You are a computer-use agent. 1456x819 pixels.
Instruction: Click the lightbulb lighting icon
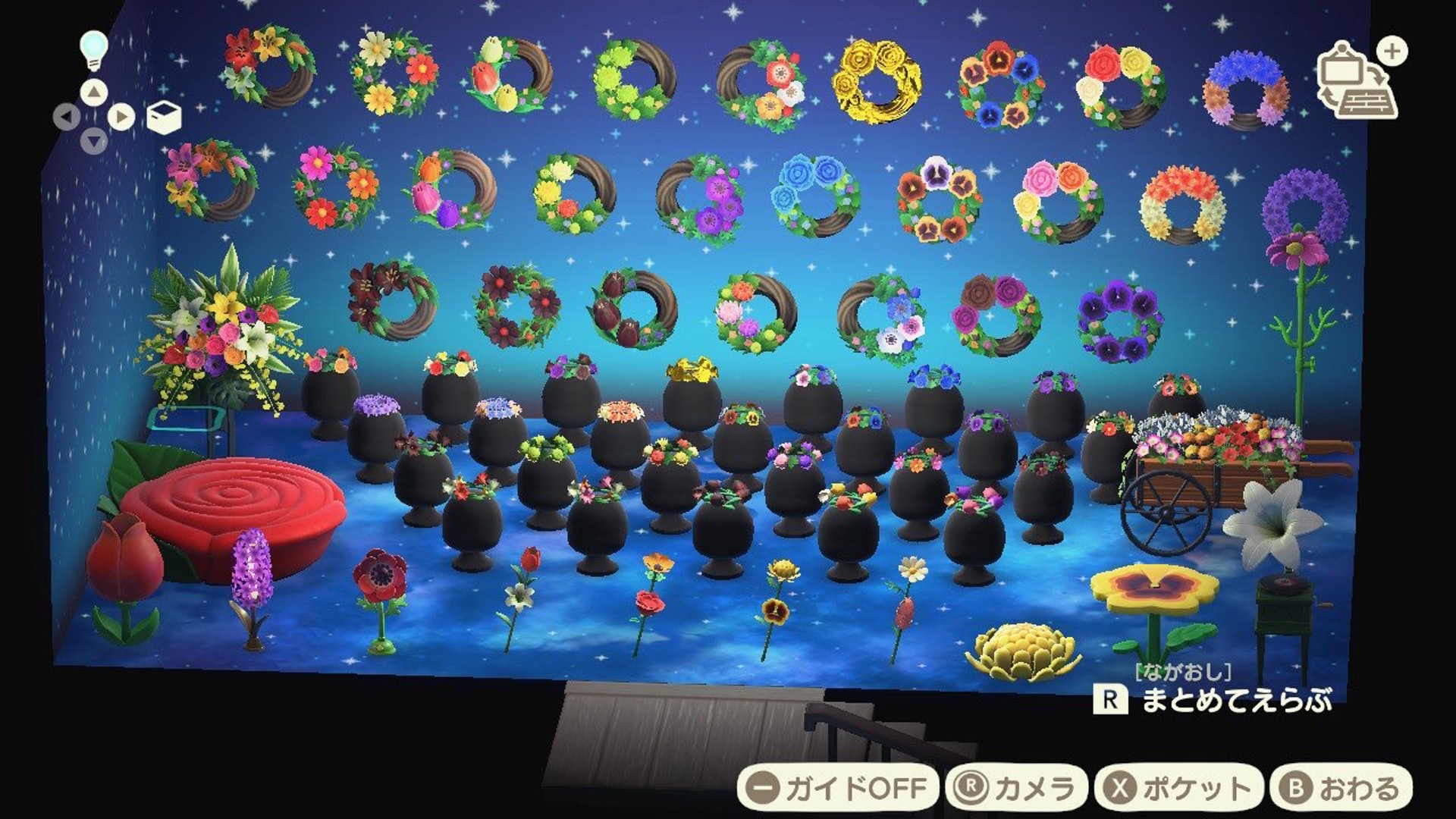[94, 49]
